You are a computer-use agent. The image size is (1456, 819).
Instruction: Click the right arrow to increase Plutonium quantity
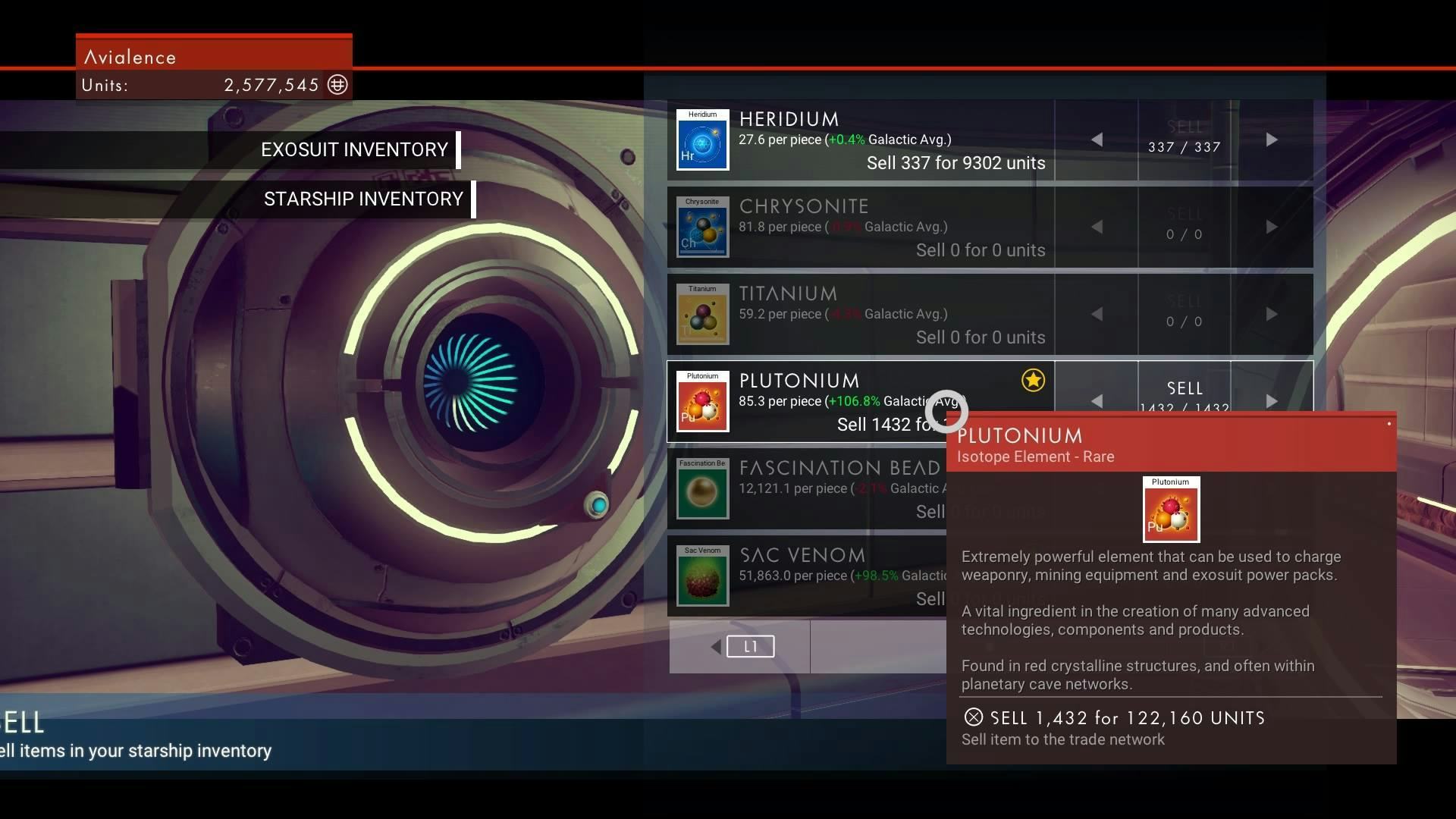click(1272, 401)
